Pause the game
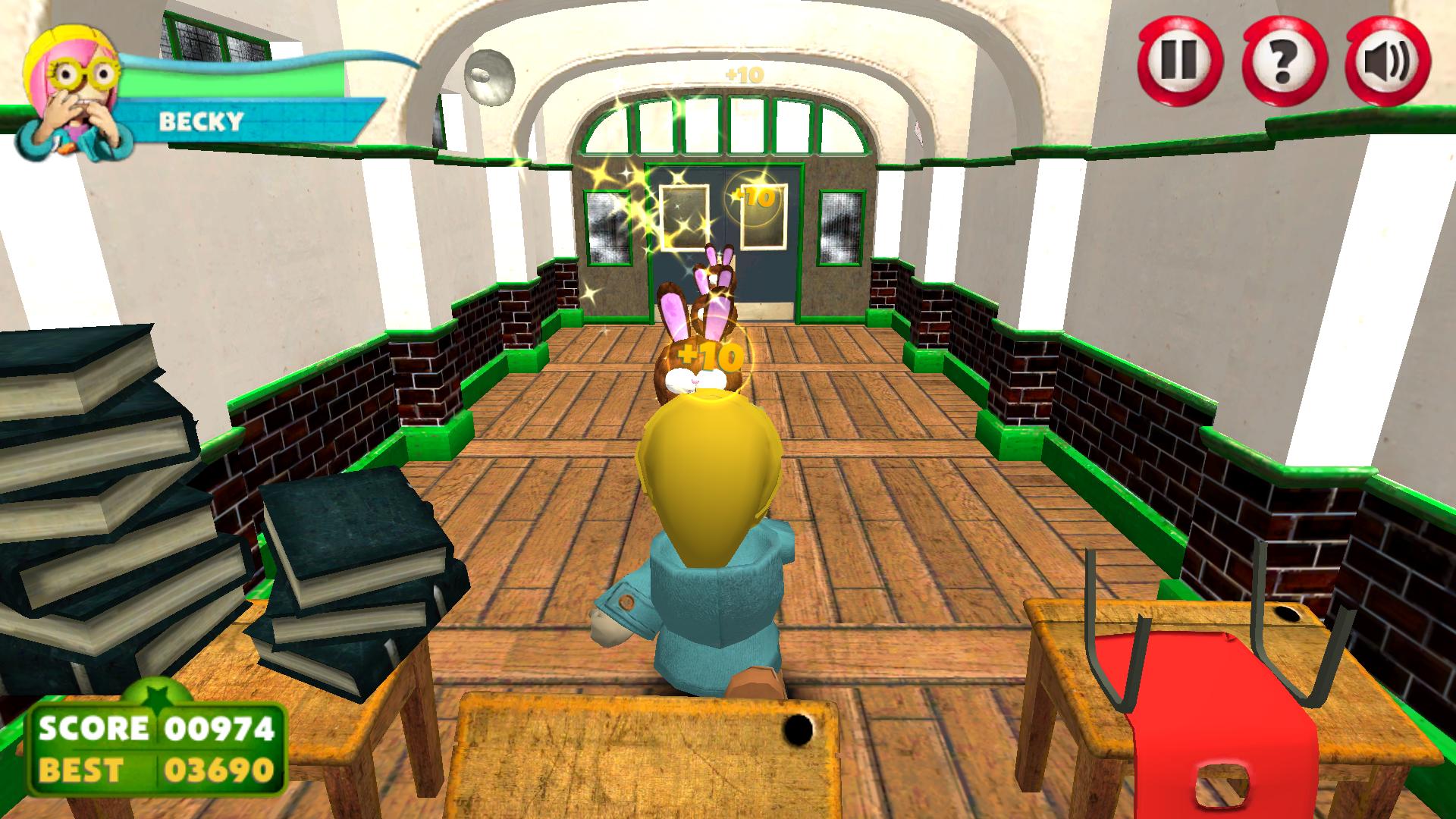 (x=1181, y=60)
